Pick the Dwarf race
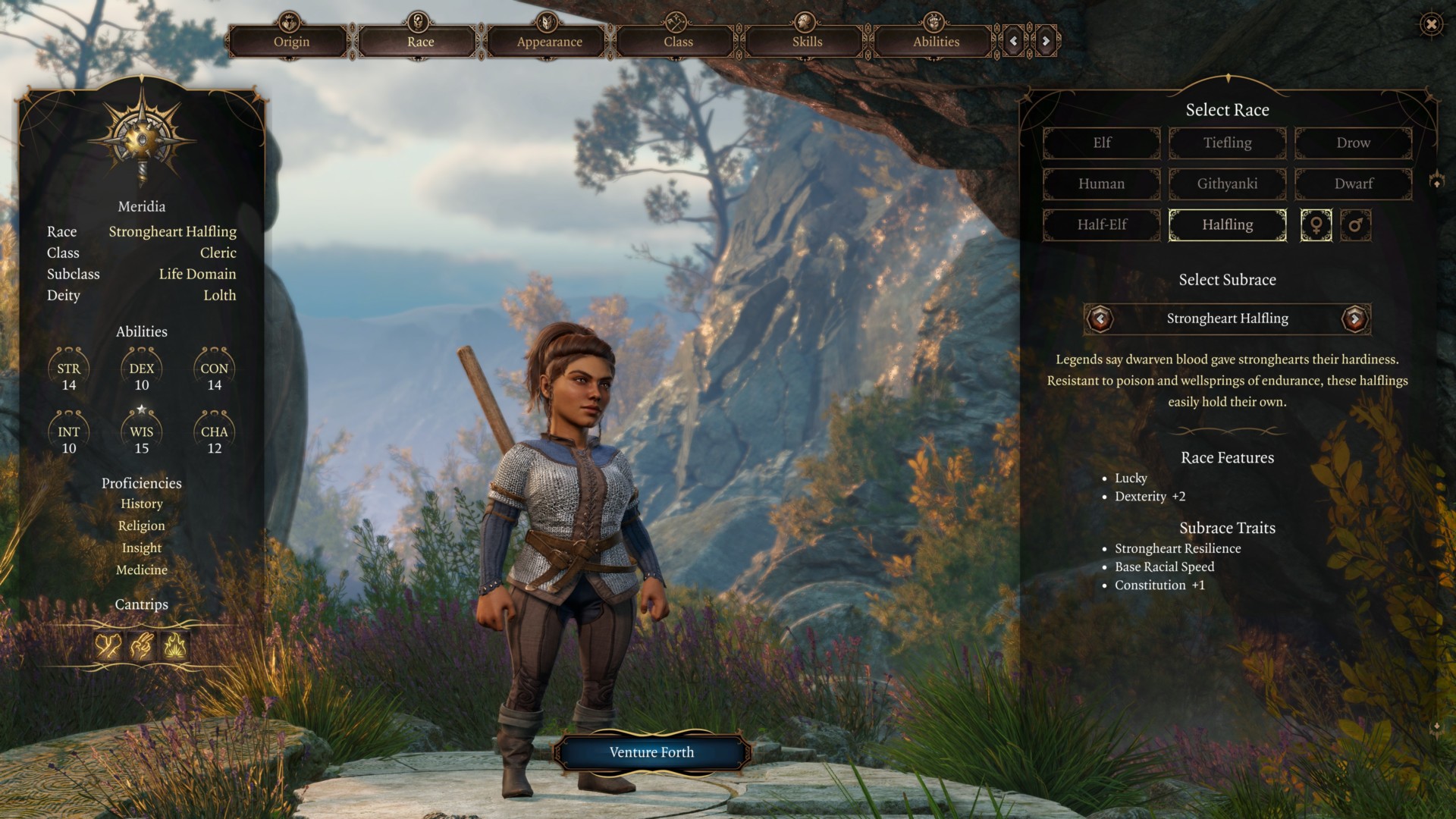 pyautogui.click(x=1353, y=184)
